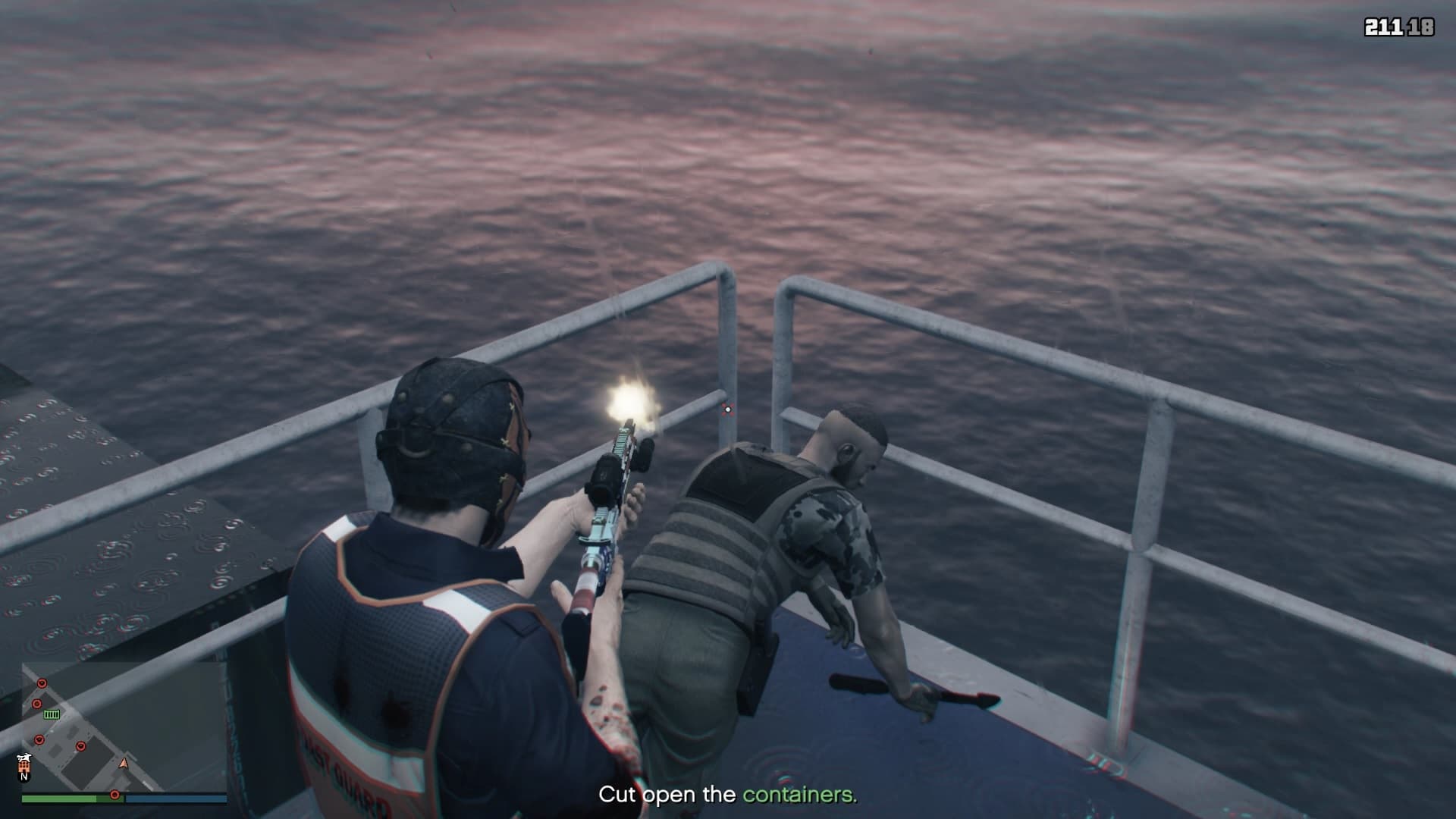Select the player arrow on the minimap
This screenshot has height=819, width=1456.
124,763
